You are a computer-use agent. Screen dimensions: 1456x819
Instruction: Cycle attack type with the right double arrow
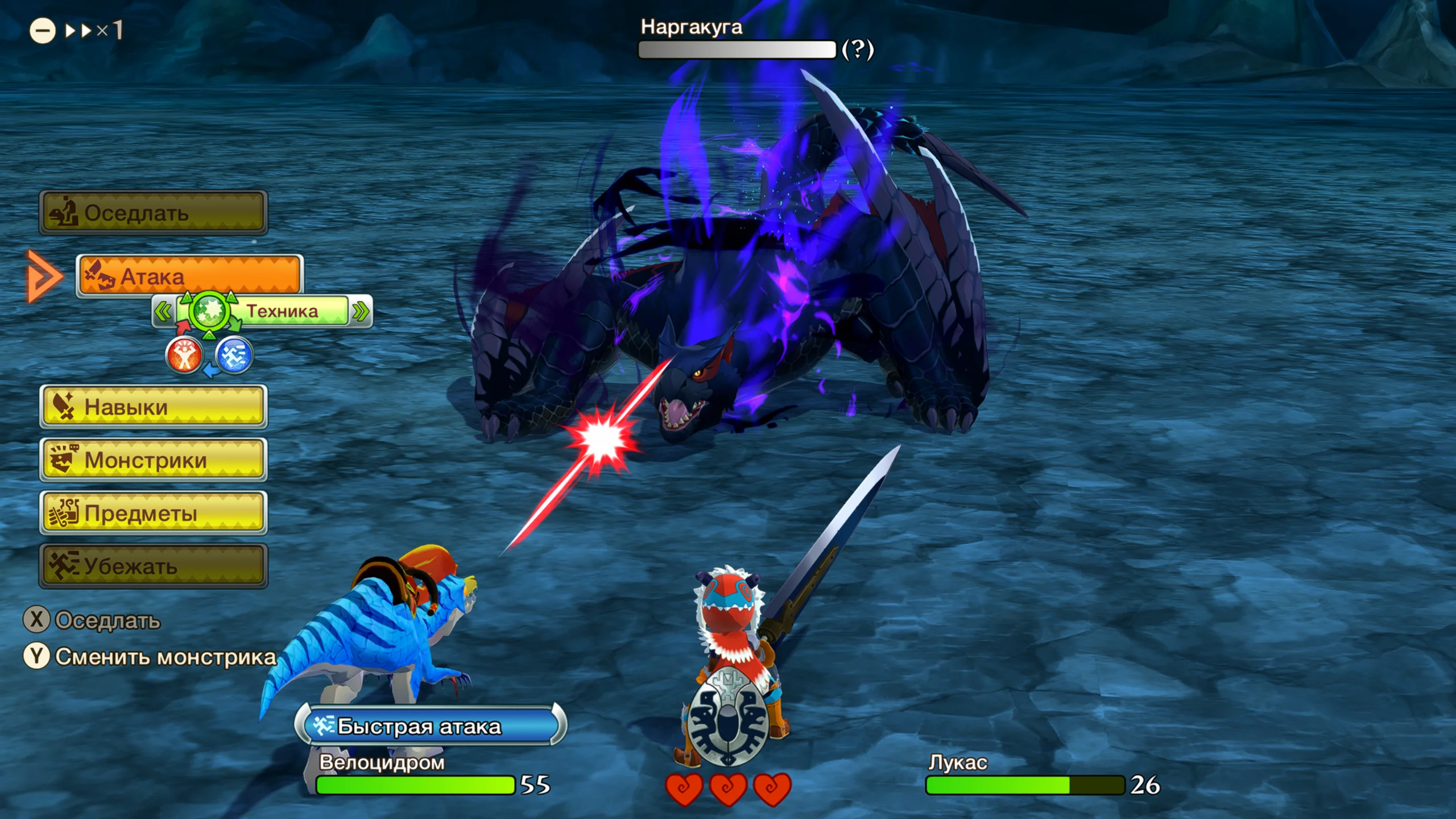(x=361, y=311)
